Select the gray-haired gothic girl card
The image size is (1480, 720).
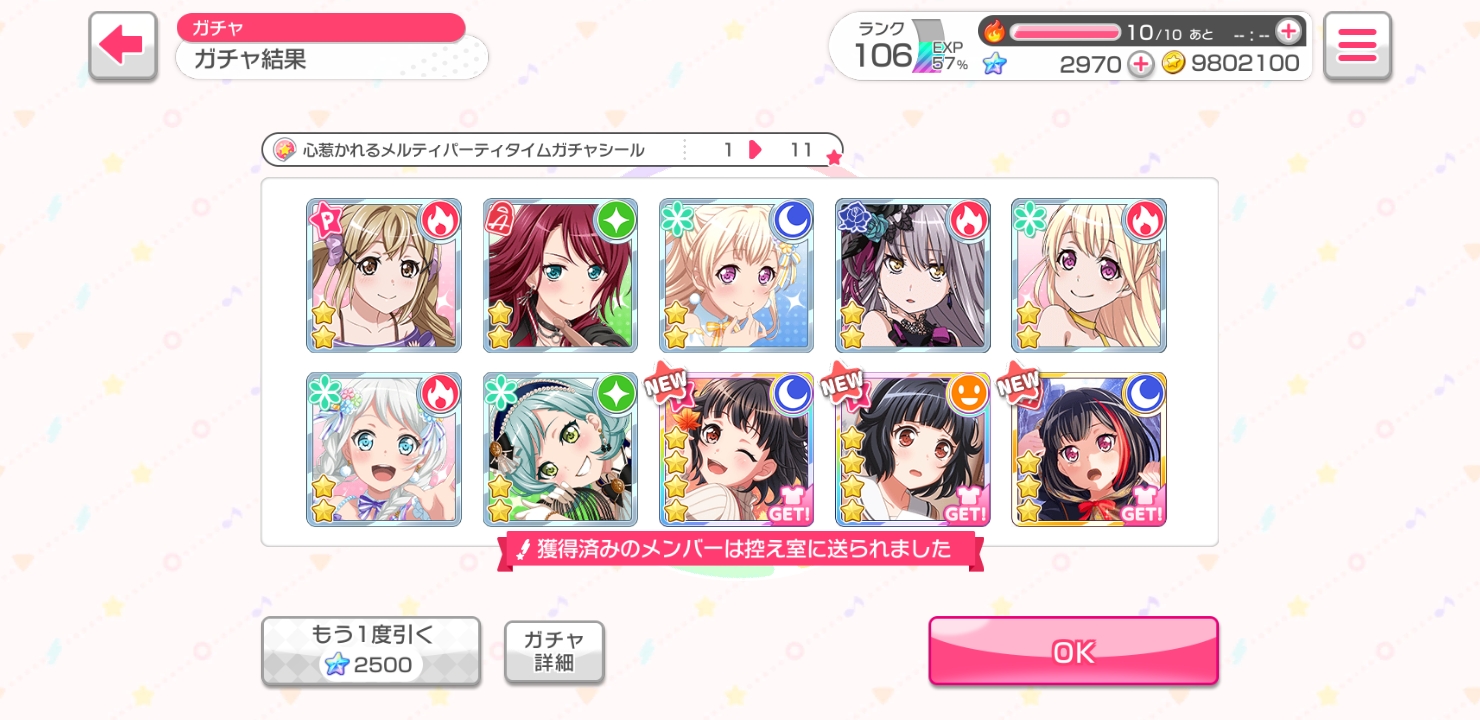912,275
